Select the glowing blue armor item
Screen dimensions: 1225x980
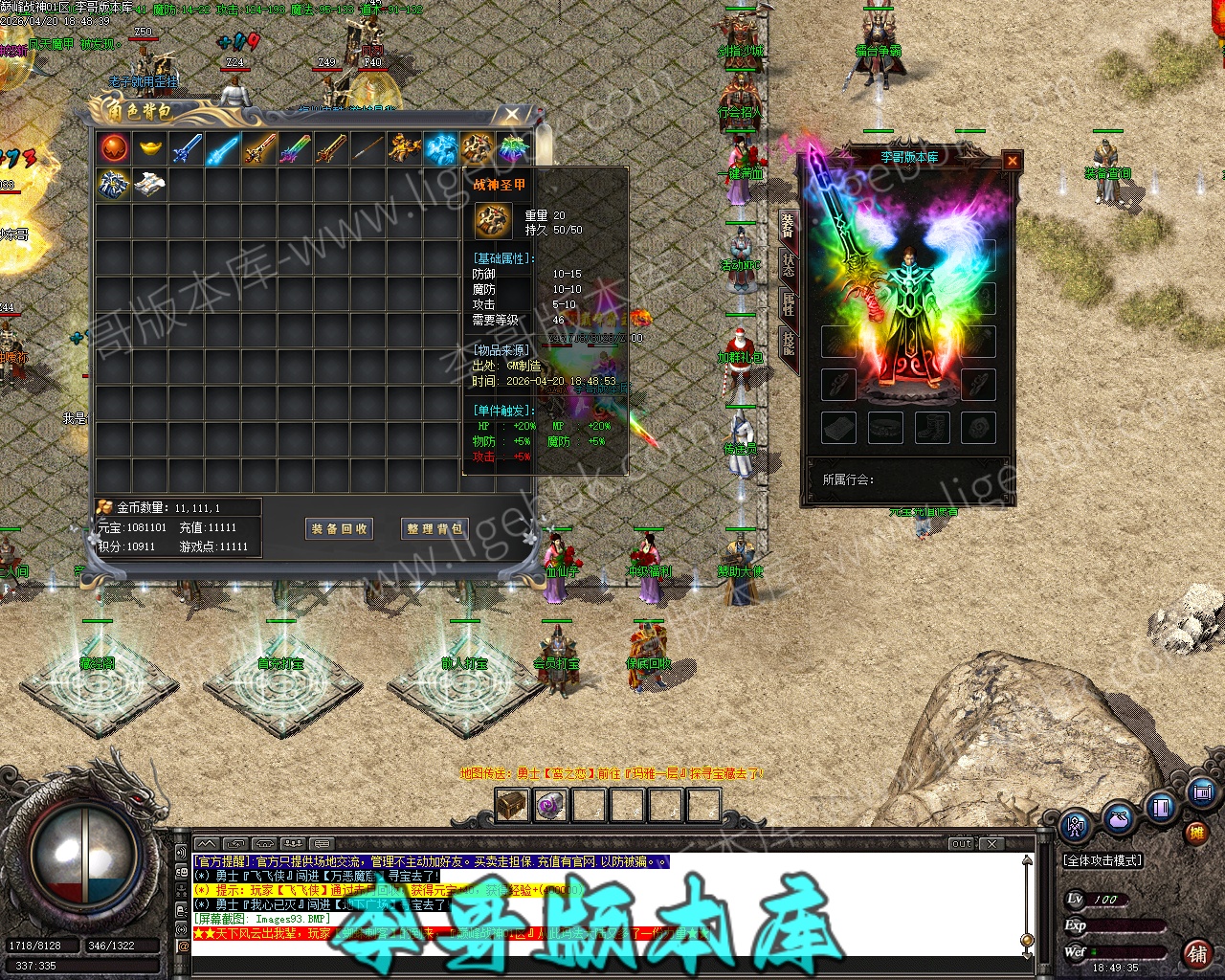click(x=441, y=148)
